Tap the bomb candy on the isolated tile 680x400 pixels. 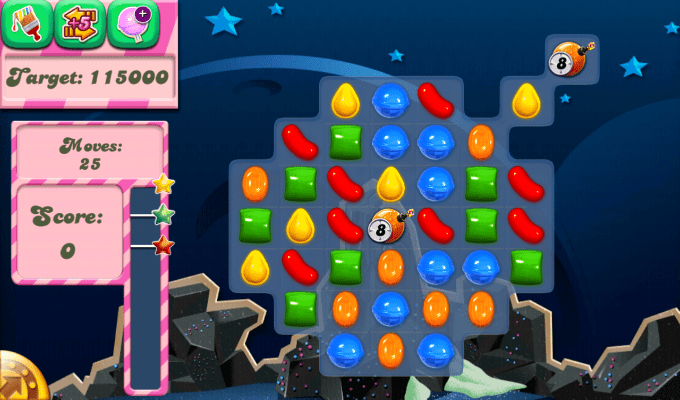pos(571,57)
